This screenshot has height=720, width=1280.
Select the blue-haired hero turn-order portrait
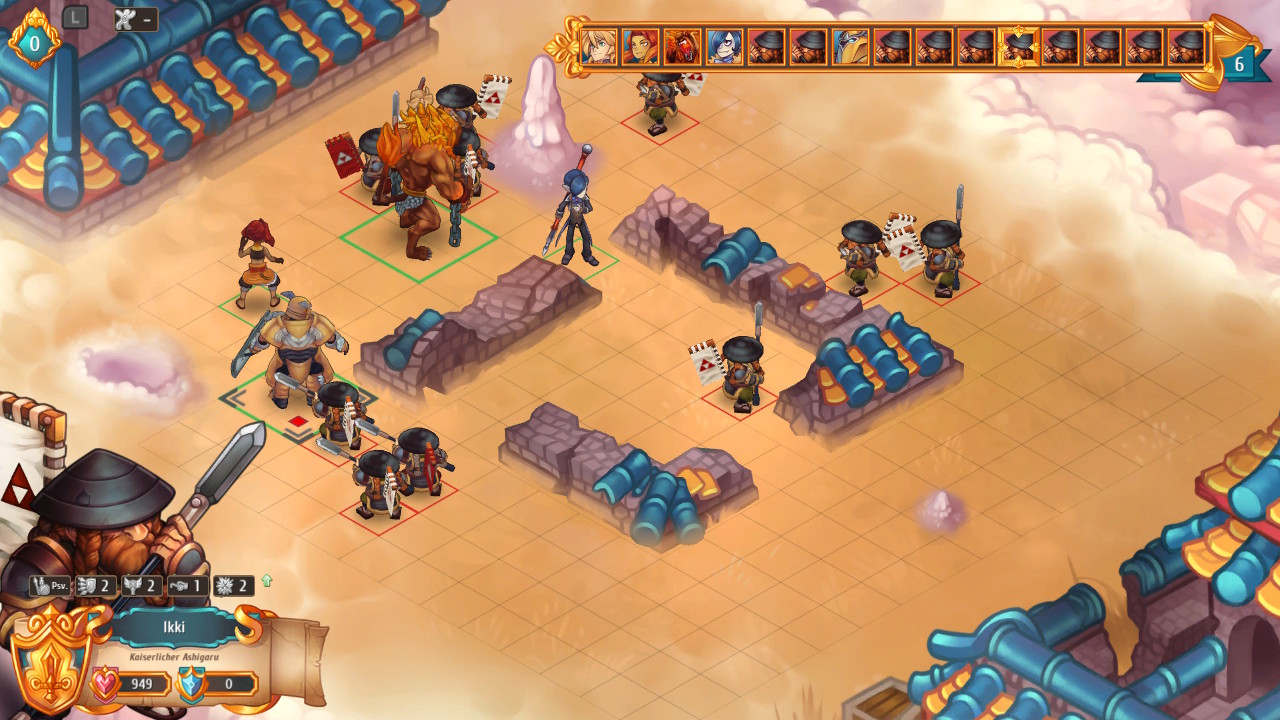725,47
